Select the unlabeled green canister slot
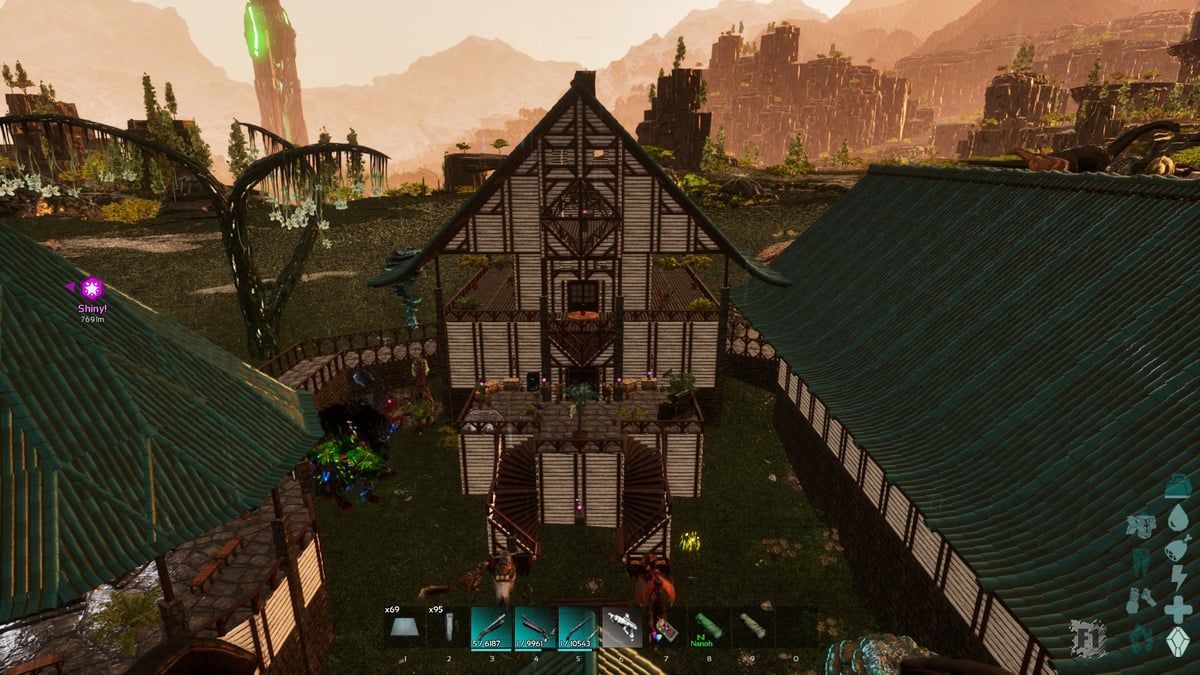The height and width of the screenshot is (675, 1200). tap(752, 627)
